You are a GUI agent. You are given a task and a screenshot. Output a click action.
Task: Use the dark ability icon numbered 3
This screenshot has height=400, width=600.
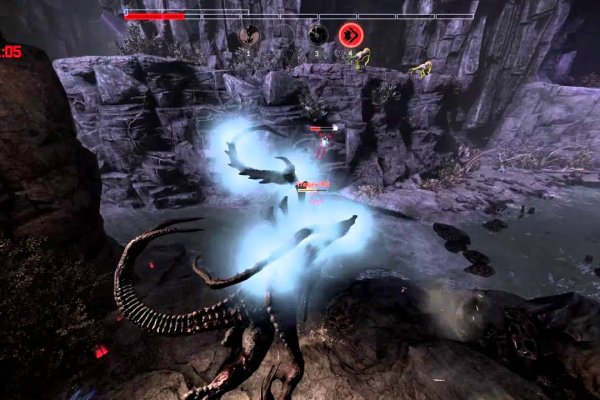(317, 36)
